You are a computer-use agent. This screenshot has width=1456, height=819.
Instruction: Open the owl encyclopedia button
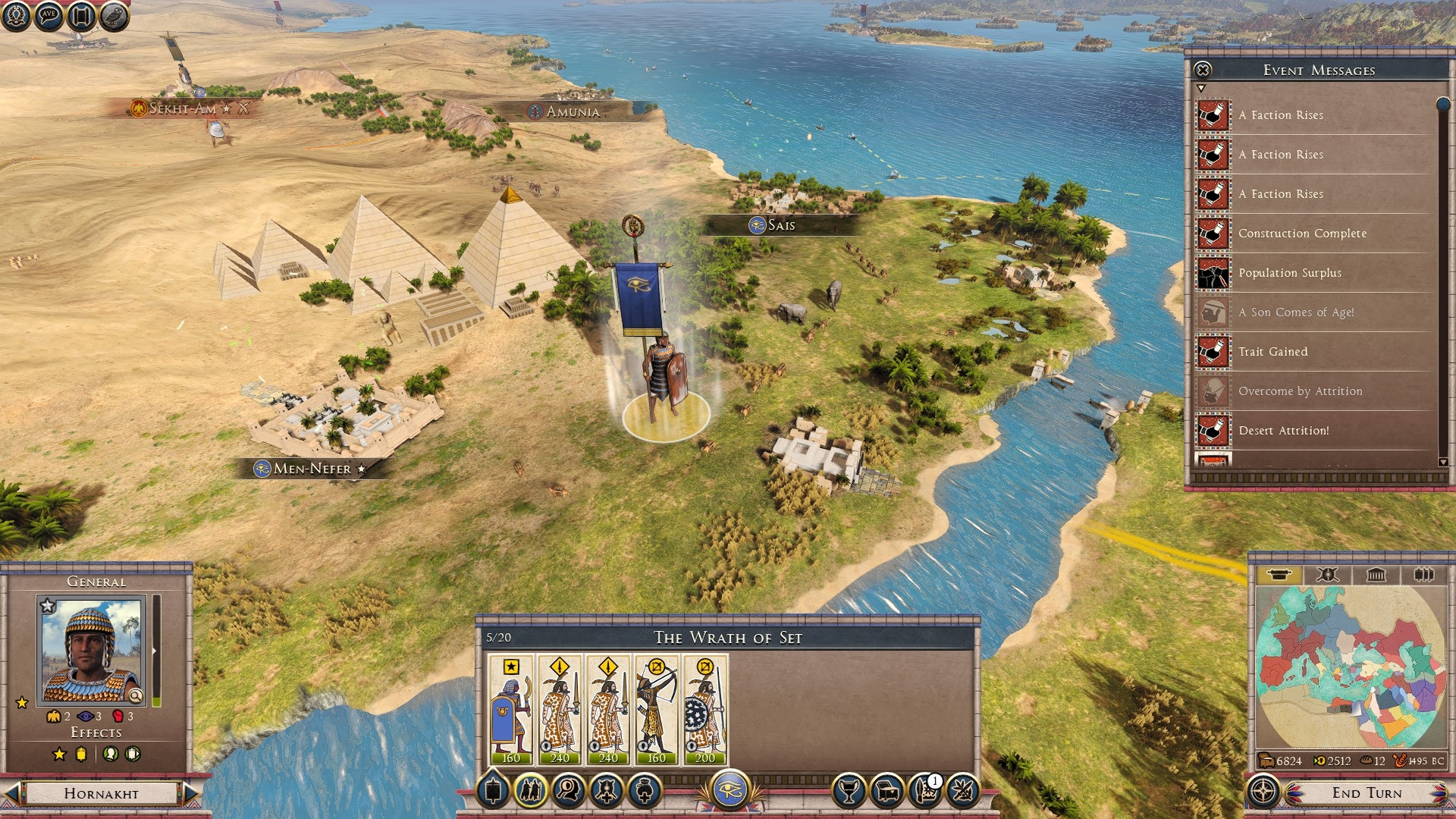click(x=114, y=15)
